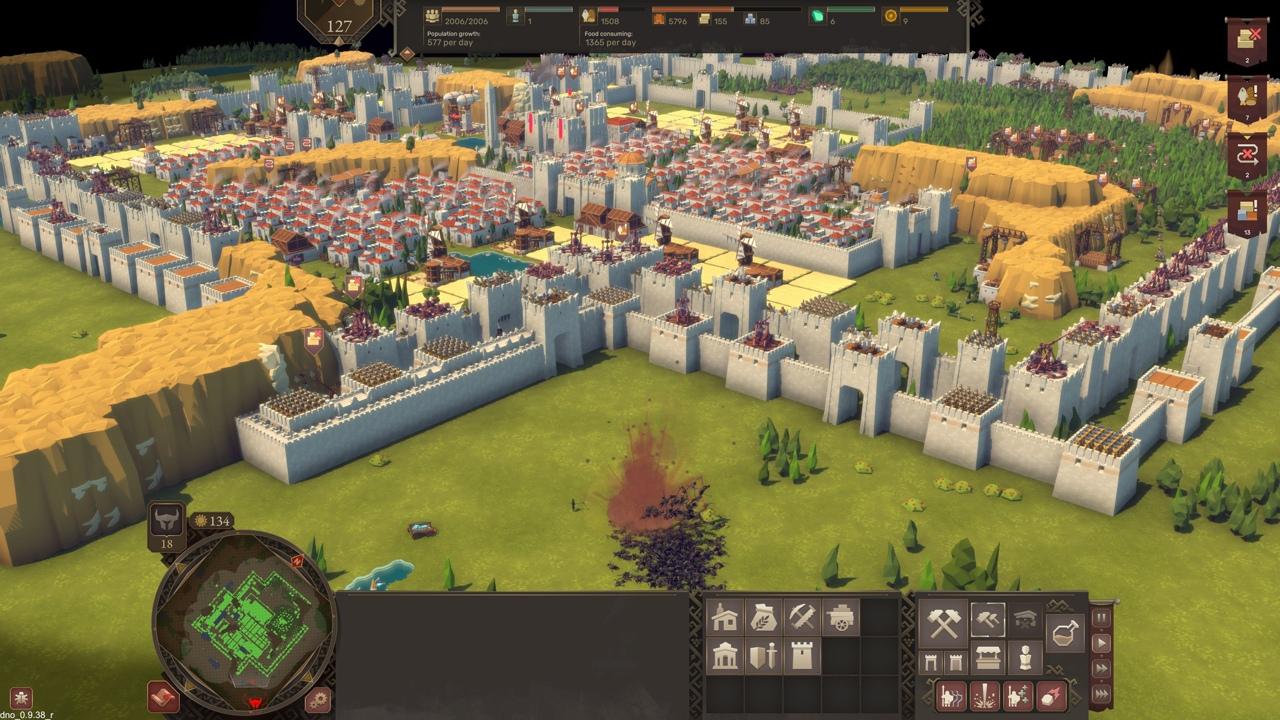Open the food shortage fish and bread alert
This screenshot has width=1280, height=720.
(x=1247, y=98)
